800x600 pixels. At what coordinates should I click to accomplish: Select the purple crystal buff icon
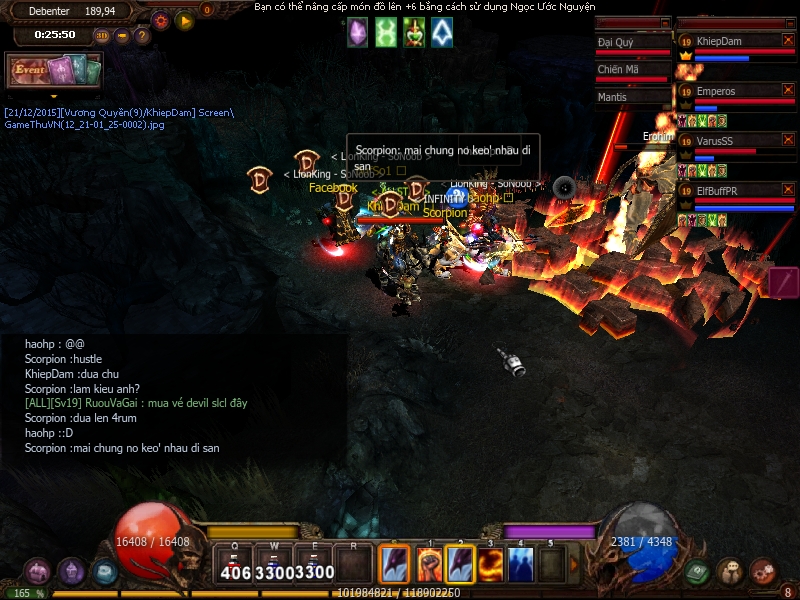357,33
